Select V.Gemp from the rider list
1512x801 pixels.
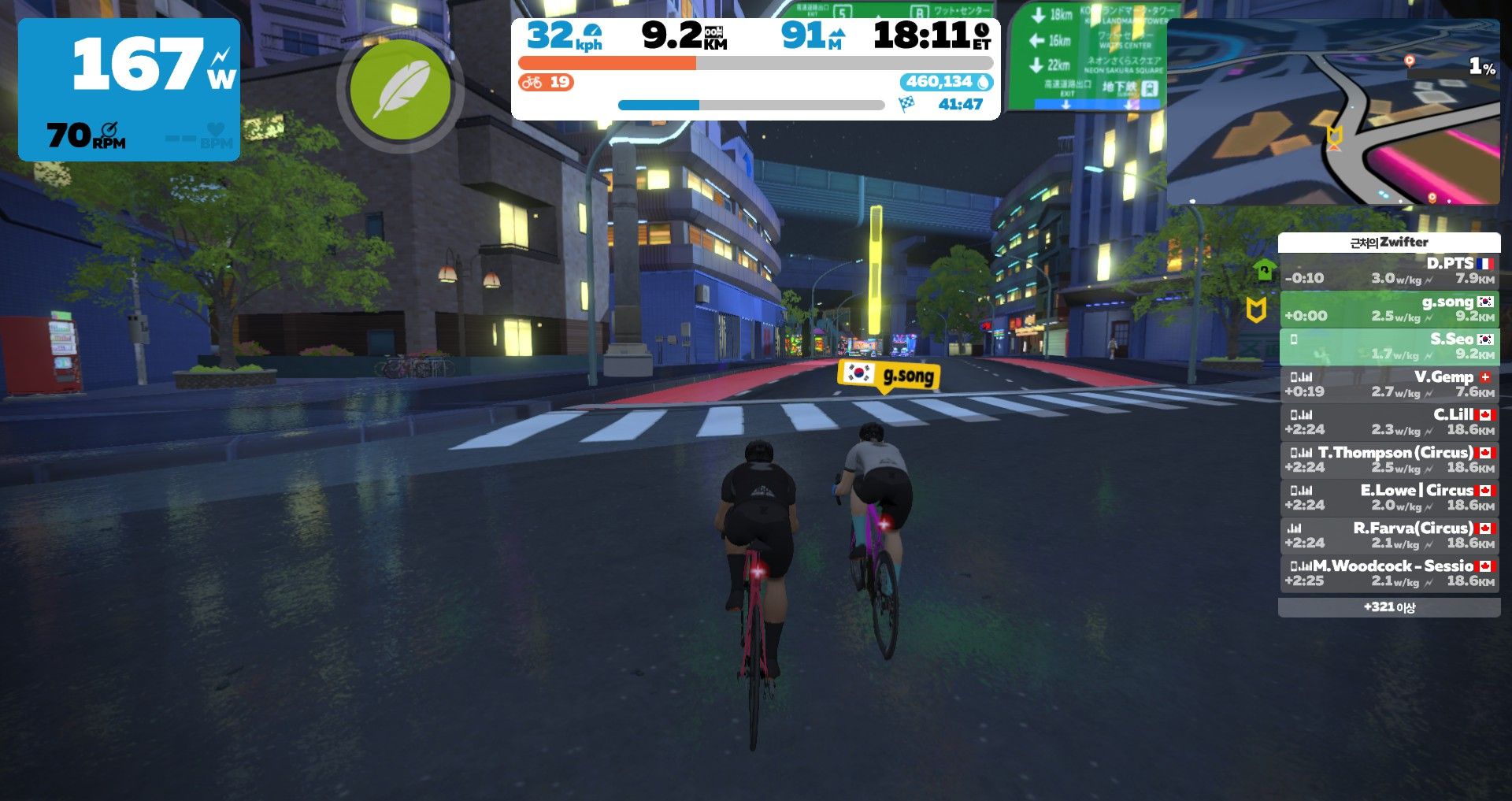tap(1389, 384)
